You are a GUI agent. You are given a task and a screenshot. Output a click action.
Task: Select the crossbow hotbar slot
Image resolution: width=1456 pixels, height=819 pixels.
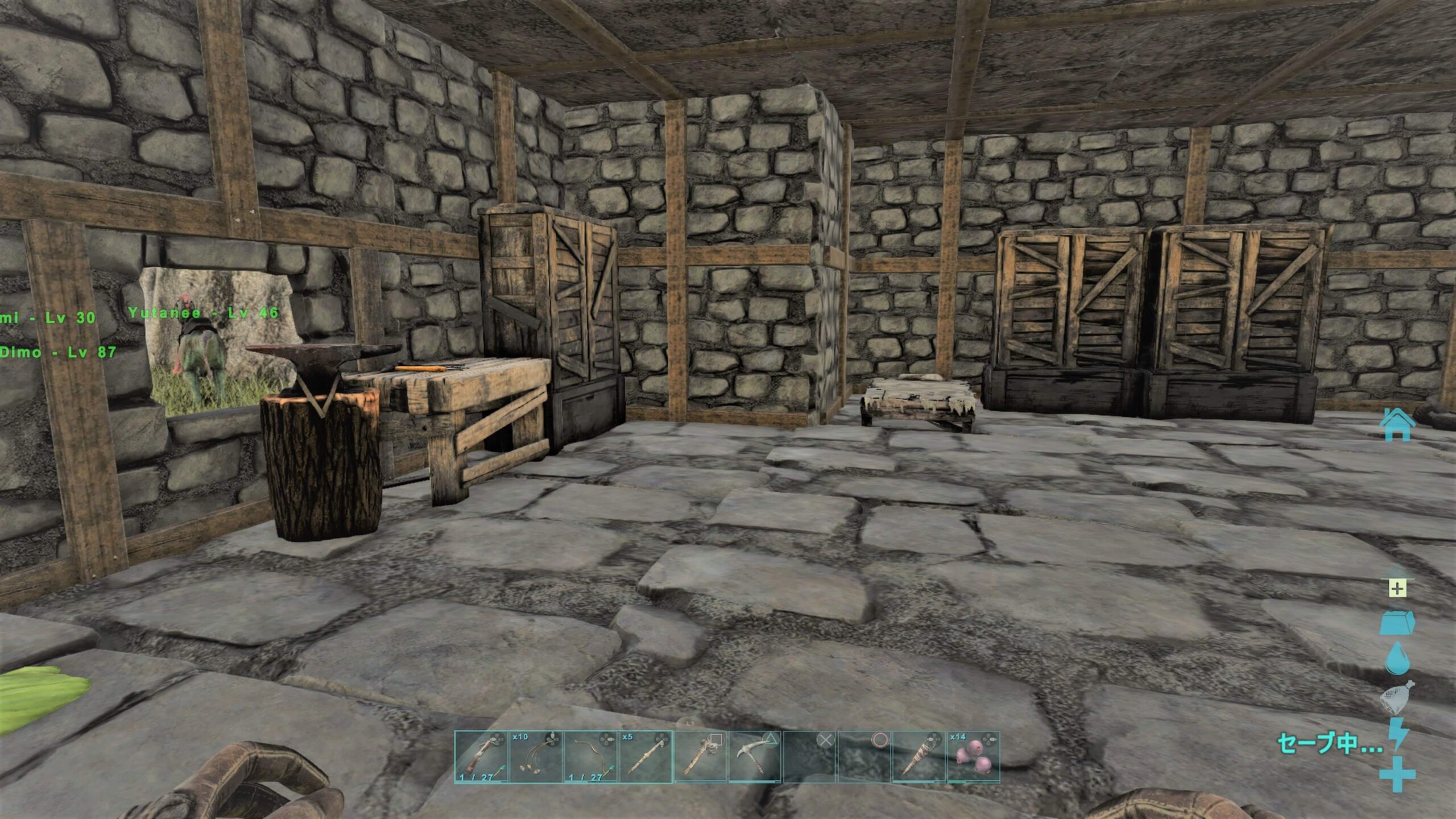tap(481, 757)
